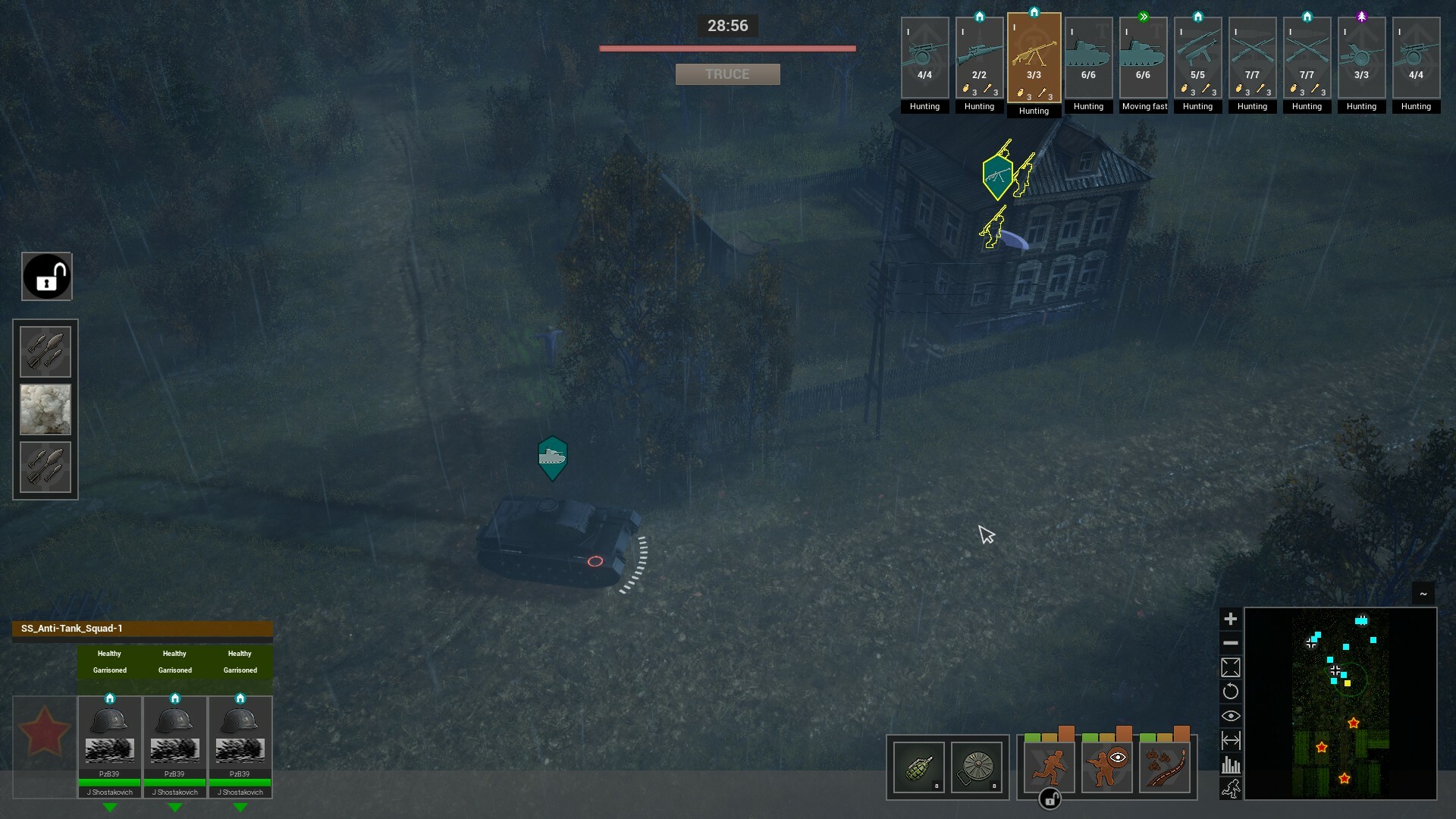Click the TRUCE button

[x=727, y=74]
